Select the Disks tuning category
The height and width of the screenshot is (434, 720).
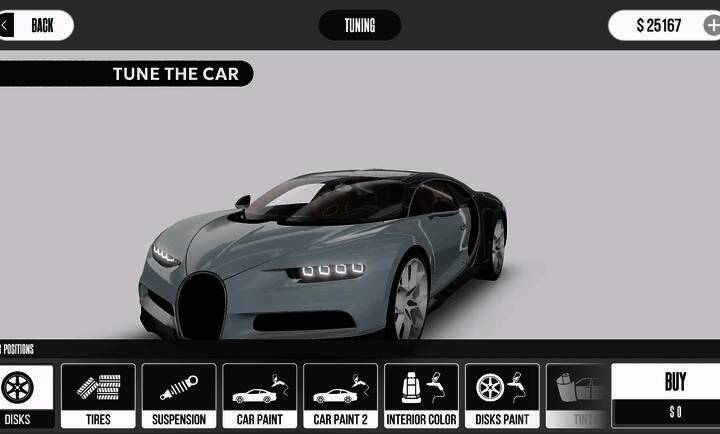pyautogui.click(x=25, y=396)
